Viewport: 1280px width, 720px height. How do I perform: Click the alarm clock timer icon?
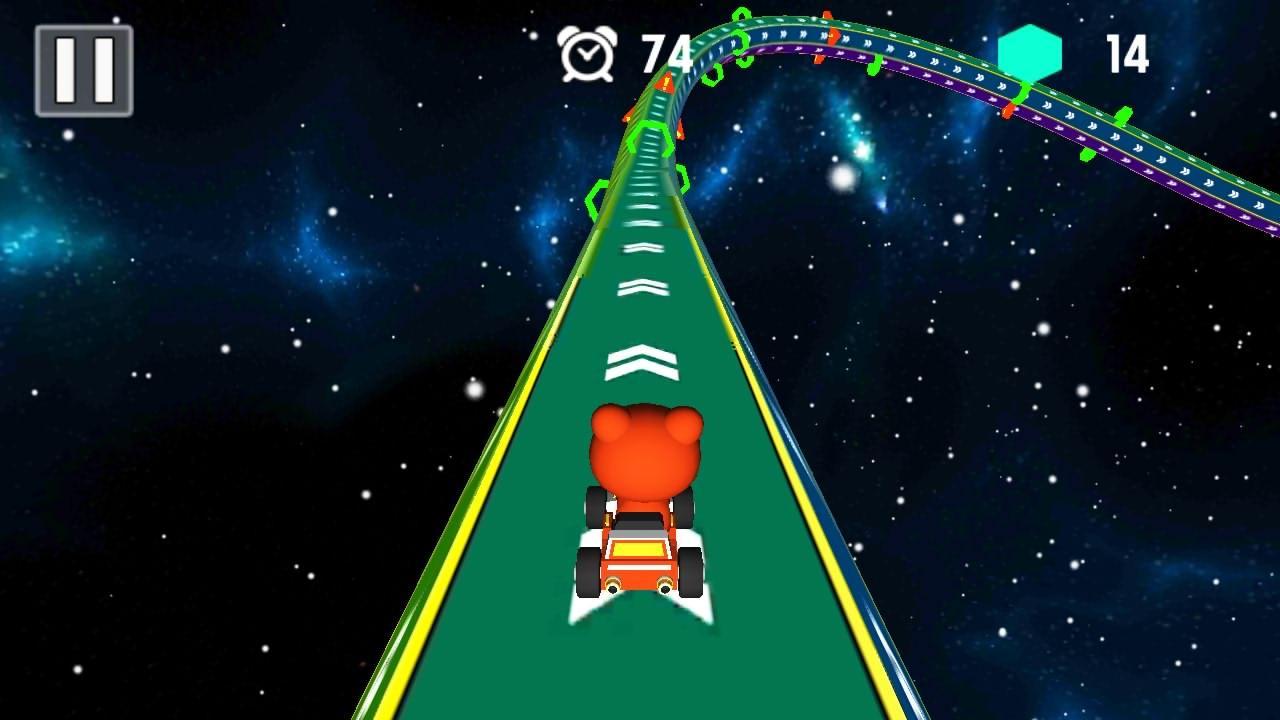click(588, 54)
